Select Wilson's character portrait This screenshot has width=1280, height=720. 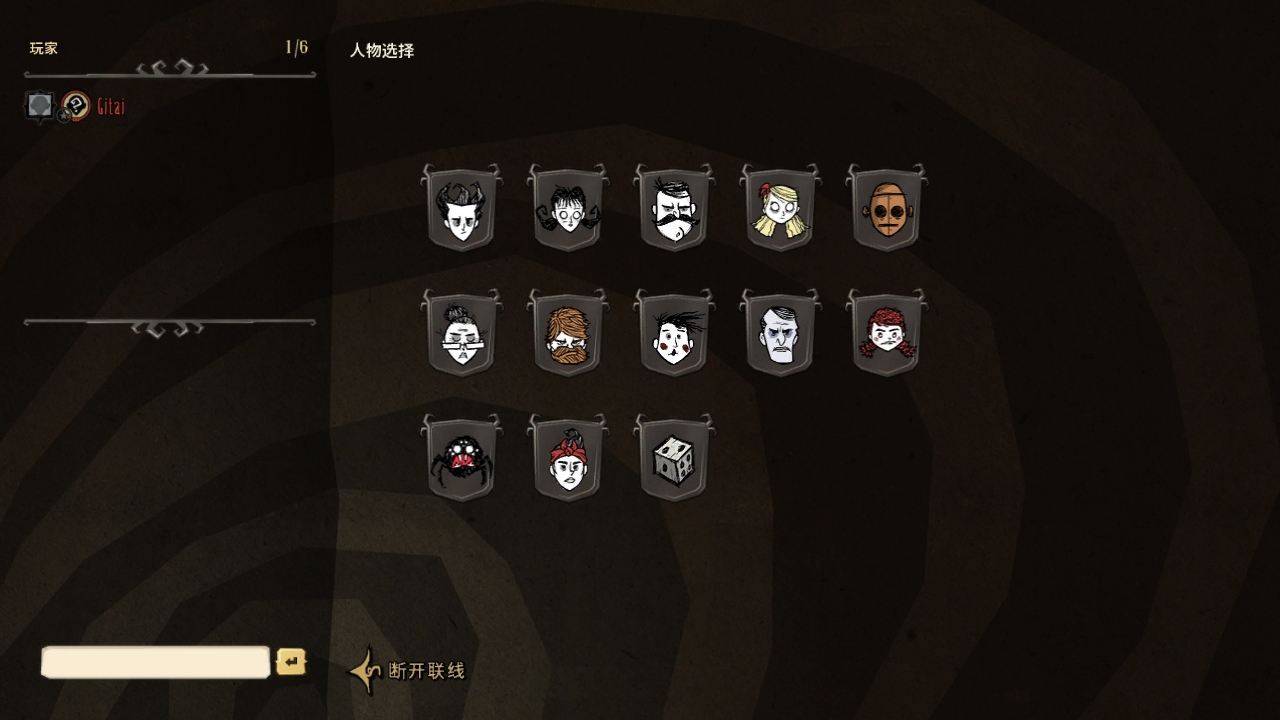coord(461,209)
